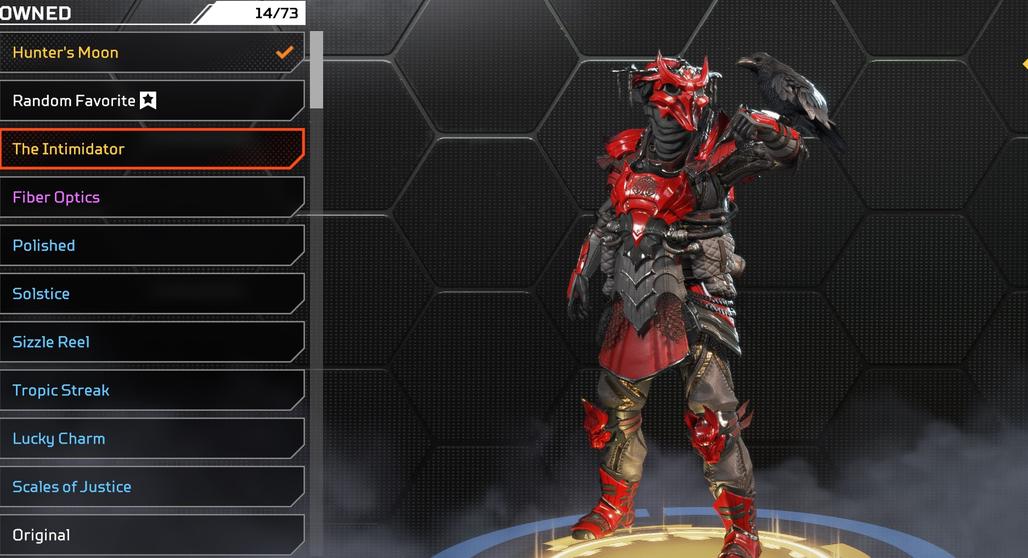The image size is (1028, 558).
Task: Select the Scales of Justice skin
Action: tap(150, 487)
